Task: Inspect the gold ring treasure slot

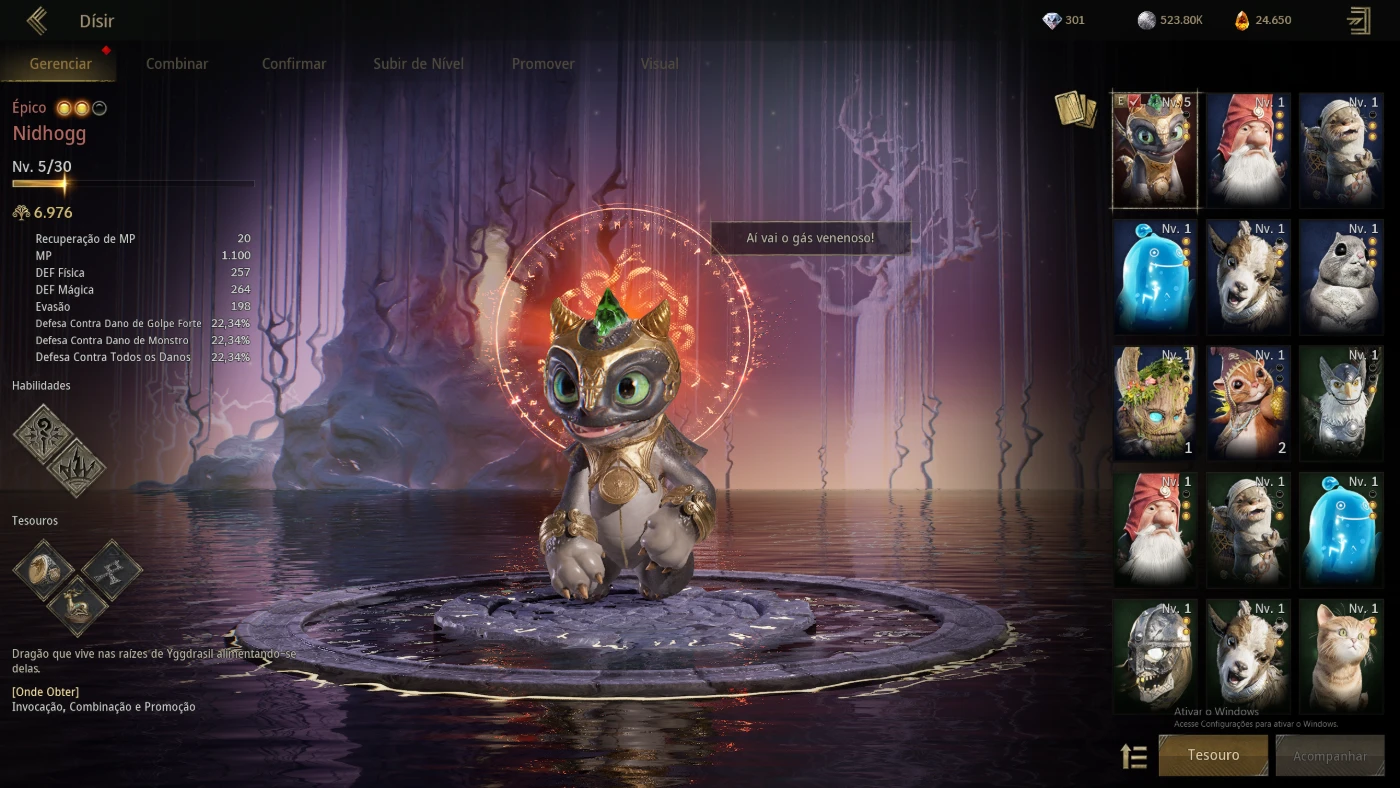Action: (43, 570)
